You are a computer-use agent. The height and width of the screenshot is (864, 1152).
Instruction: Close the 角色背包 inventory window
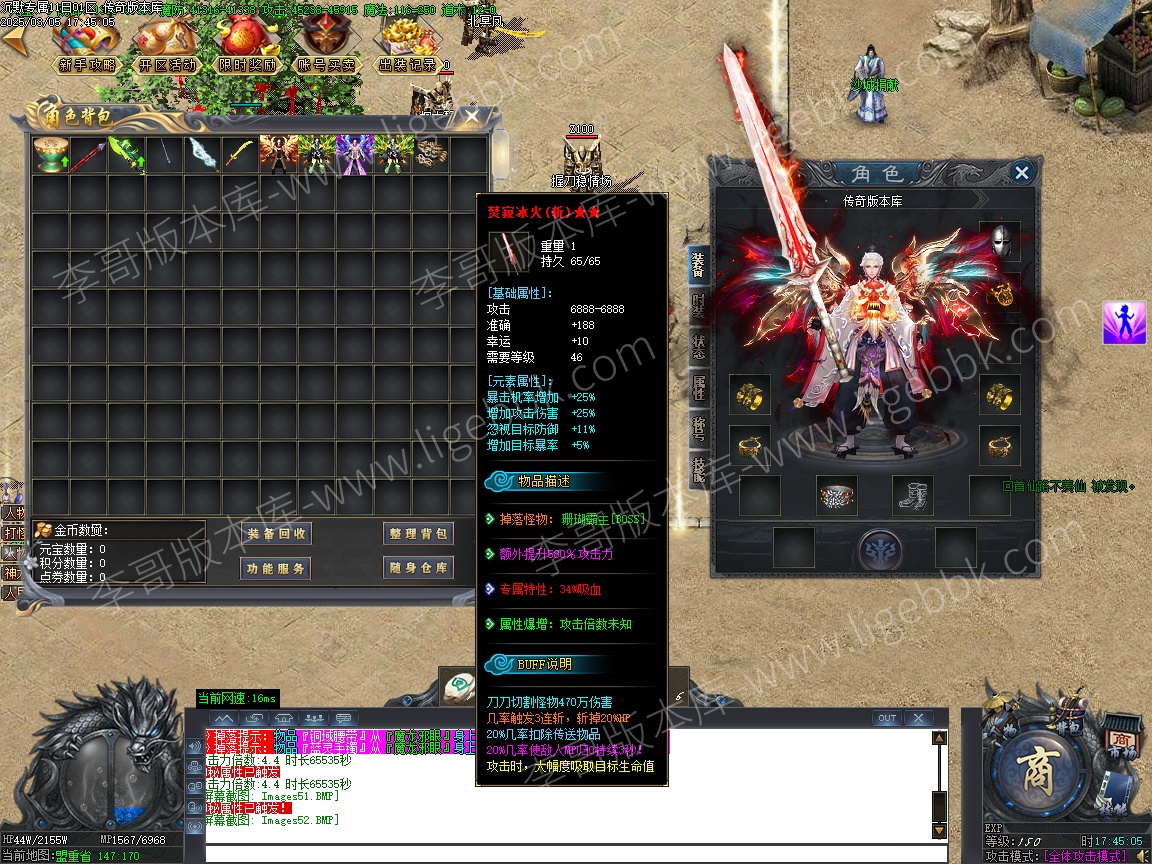coord(471,116)
